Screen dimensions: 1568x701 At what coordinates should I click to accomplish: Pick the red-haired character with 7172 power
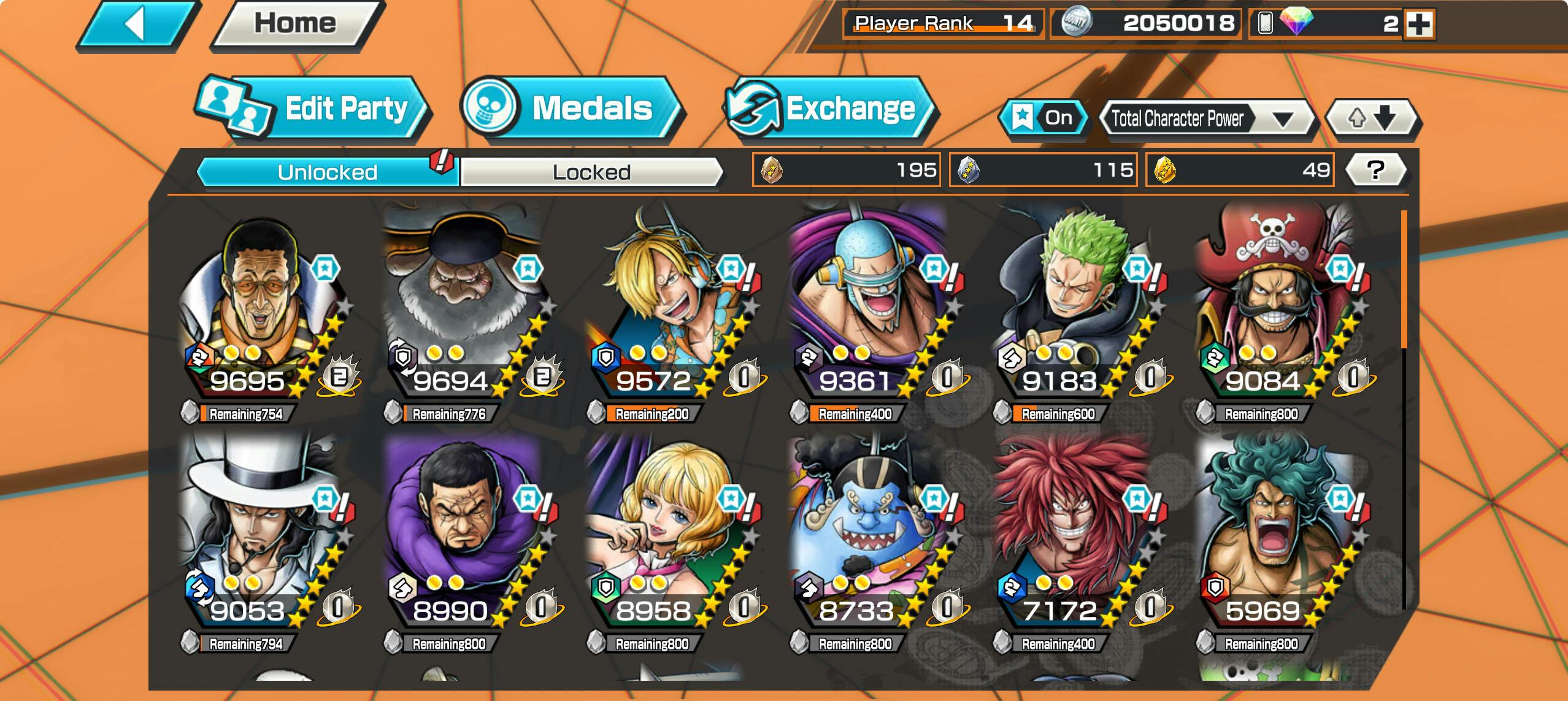tap(1070, 534)
